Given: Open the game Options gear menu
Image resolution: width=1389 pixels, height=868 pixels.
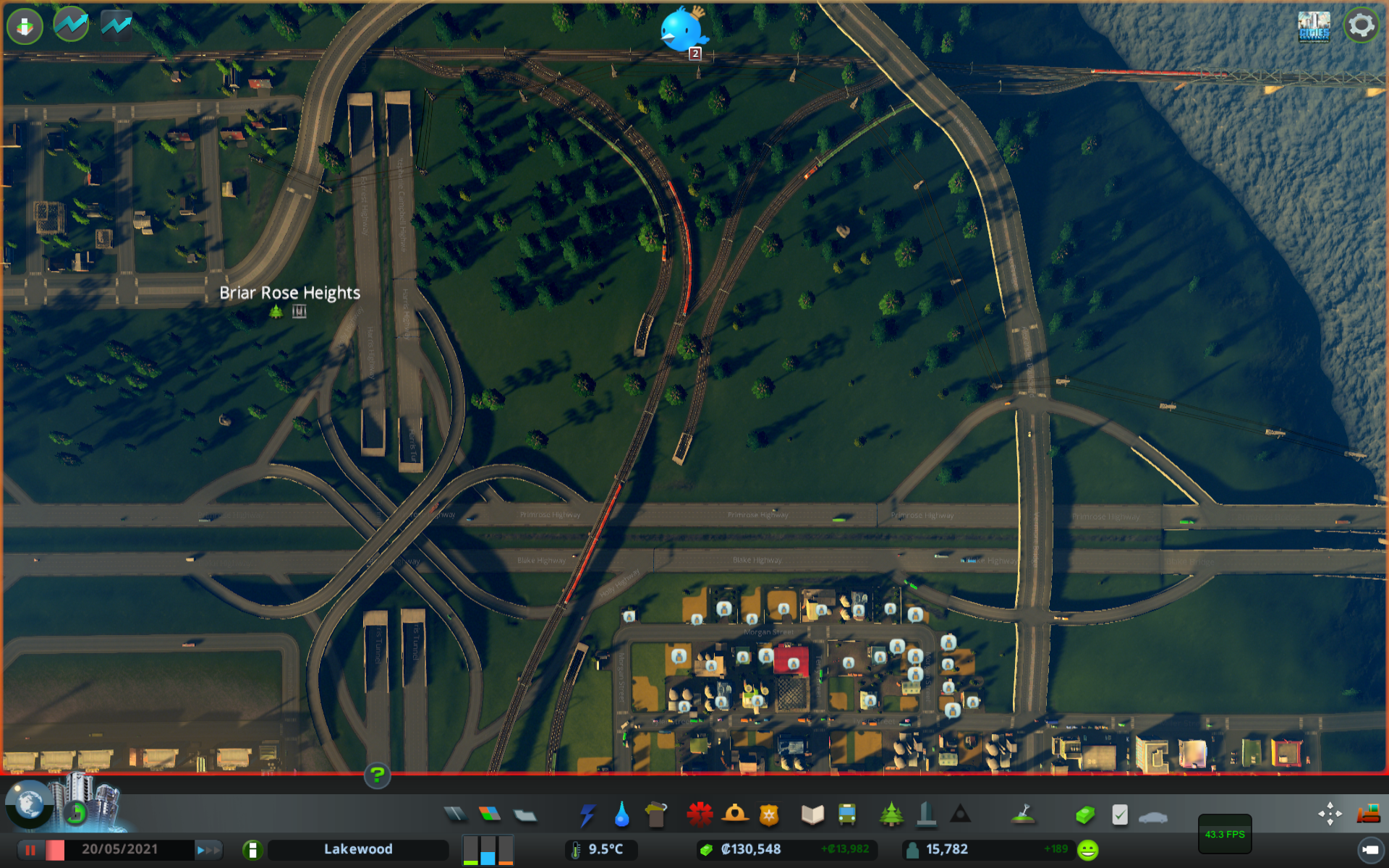Looking at the screenshot, I should [1363, 25].
